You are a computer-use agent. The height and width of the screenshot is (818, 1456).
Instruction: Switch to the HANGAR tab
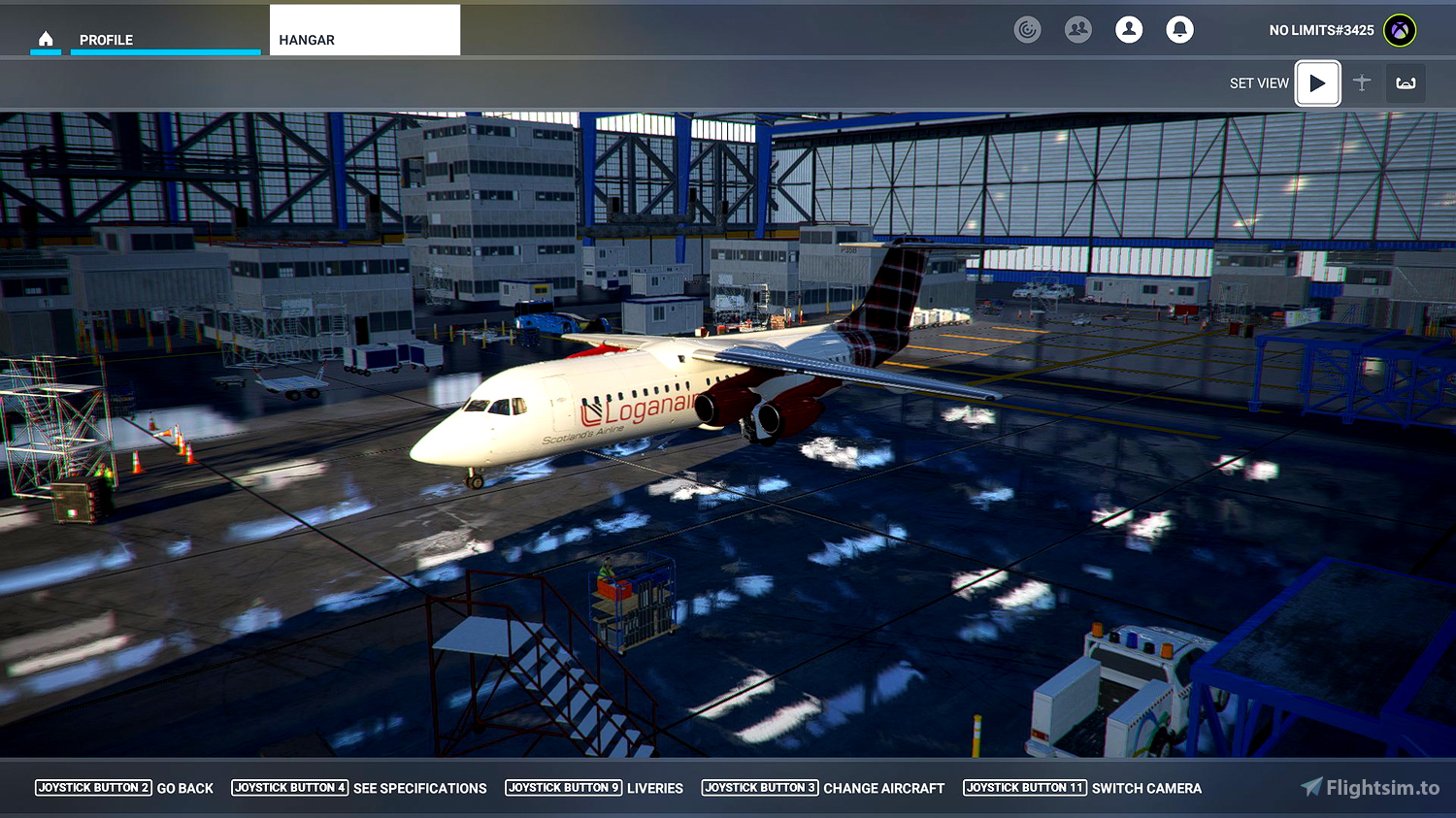(307, 40)
